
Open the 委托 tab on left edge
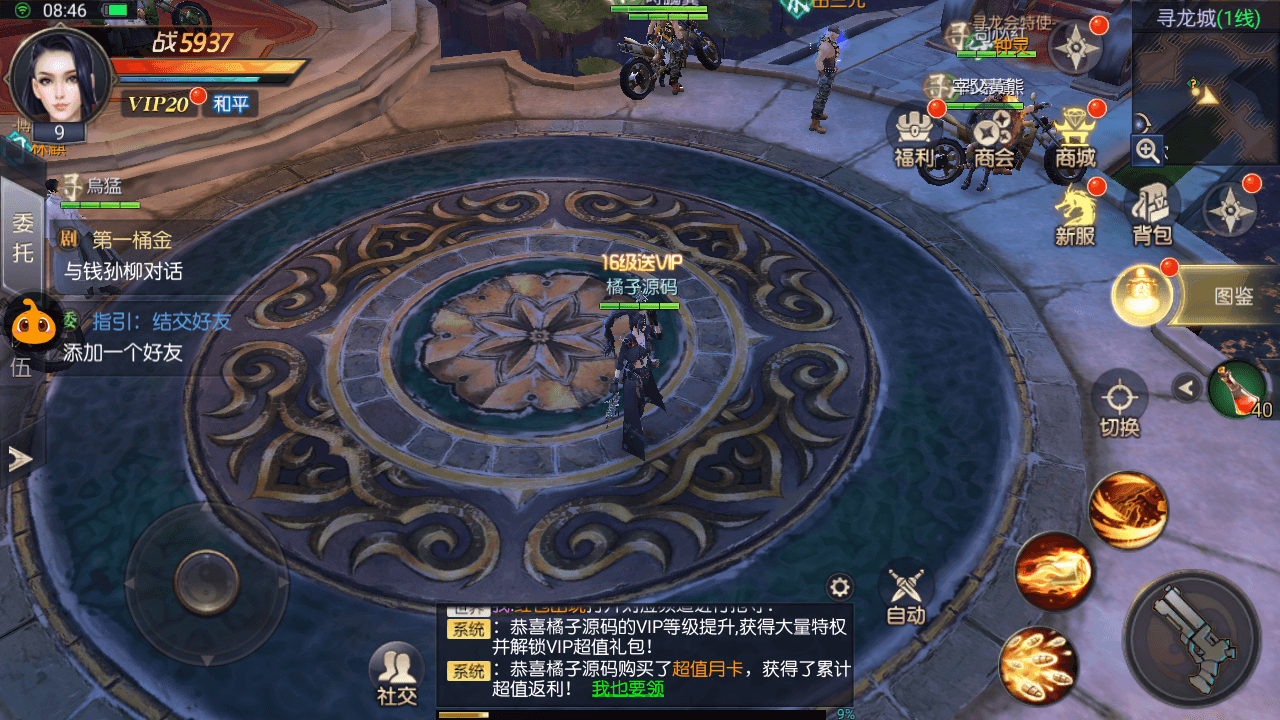coord(22,236)
